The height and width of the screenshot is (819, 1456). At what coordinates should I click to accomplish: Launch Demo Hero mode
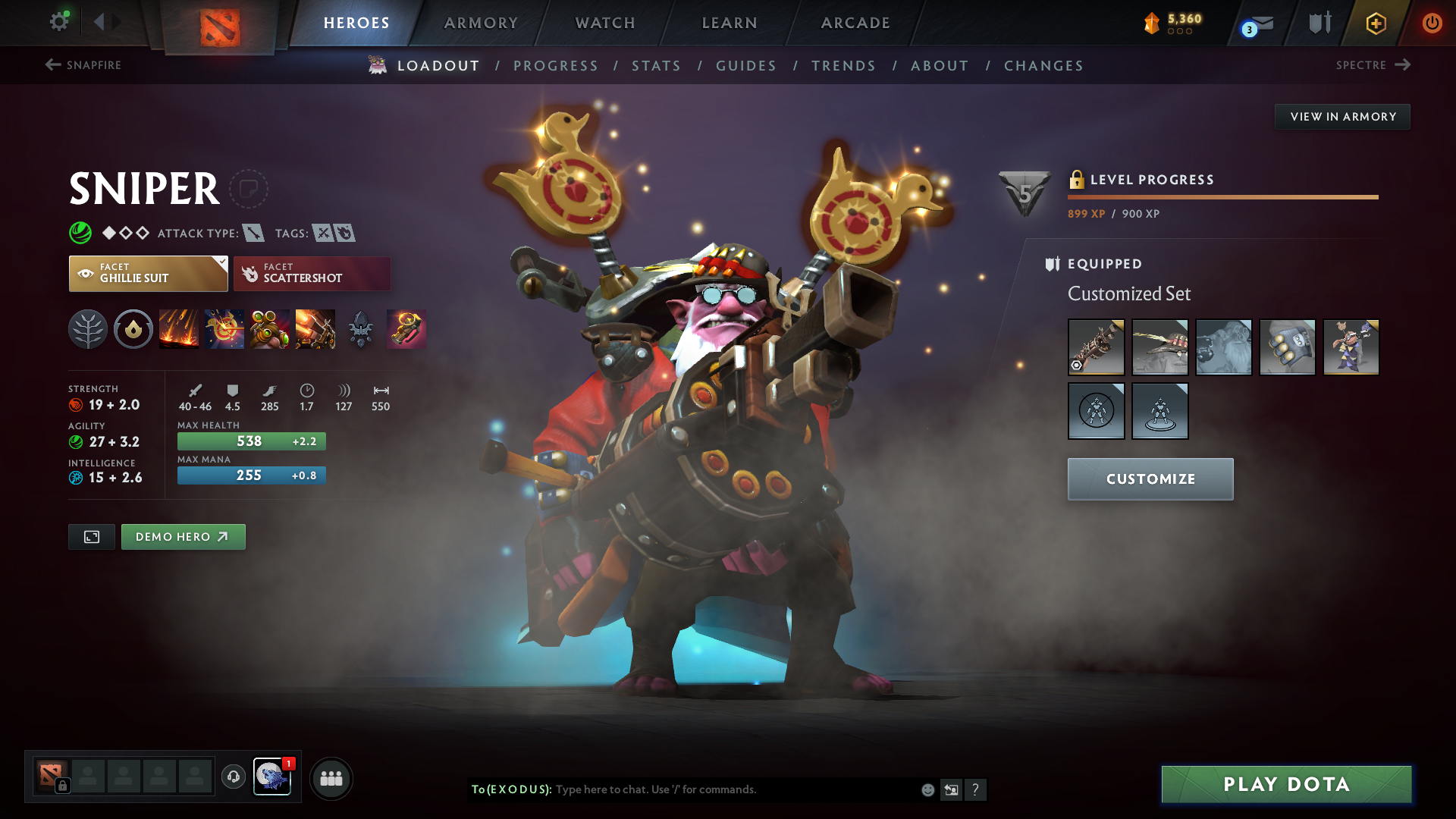coord(183,537)
